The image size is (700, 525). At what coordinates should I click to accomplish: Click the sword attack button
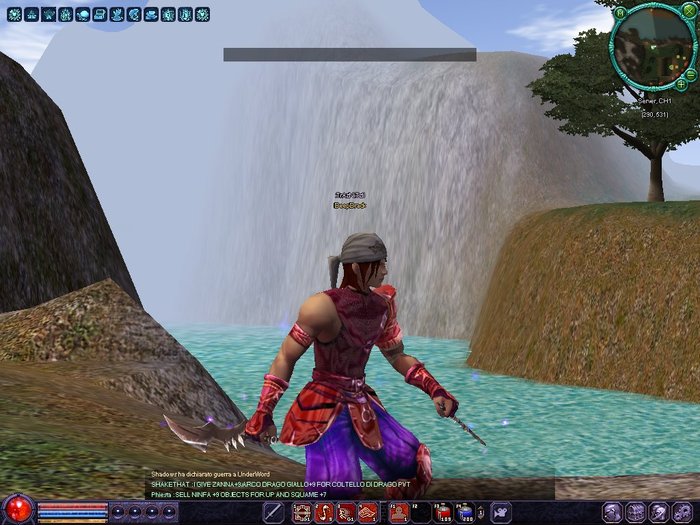pos(272,513)
